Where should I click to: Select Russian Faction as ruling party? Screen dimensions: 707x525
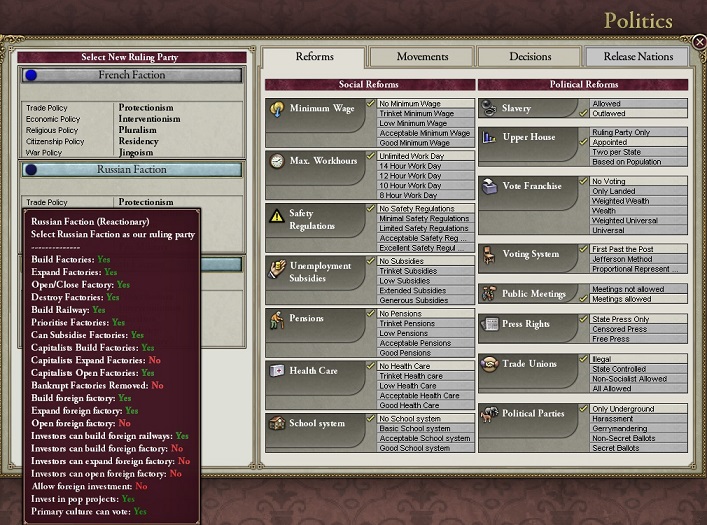(x=131, y=170)
